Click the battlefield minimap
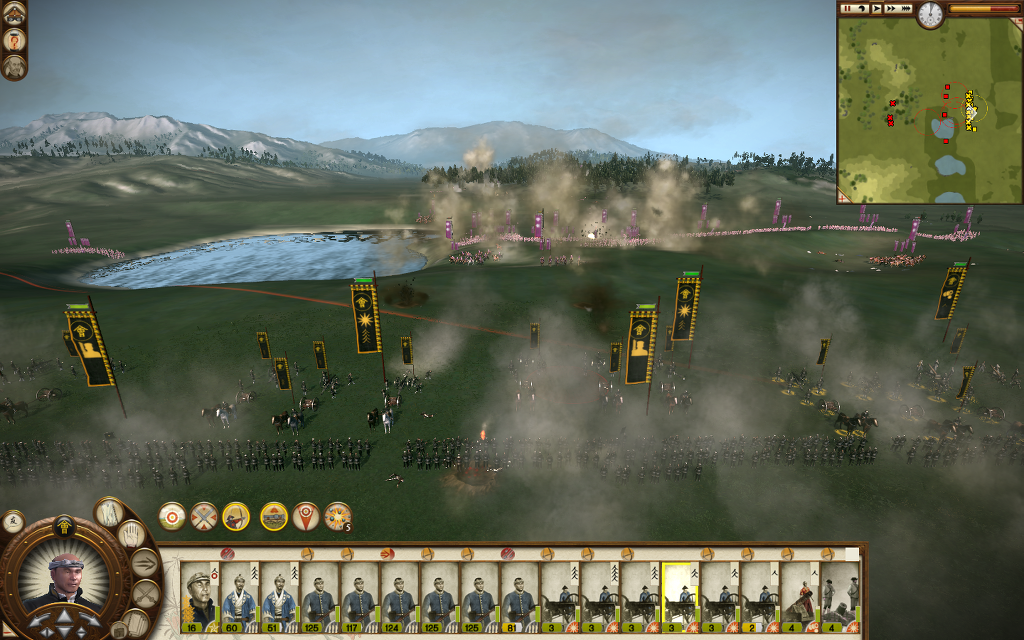 tap(928, 110)
